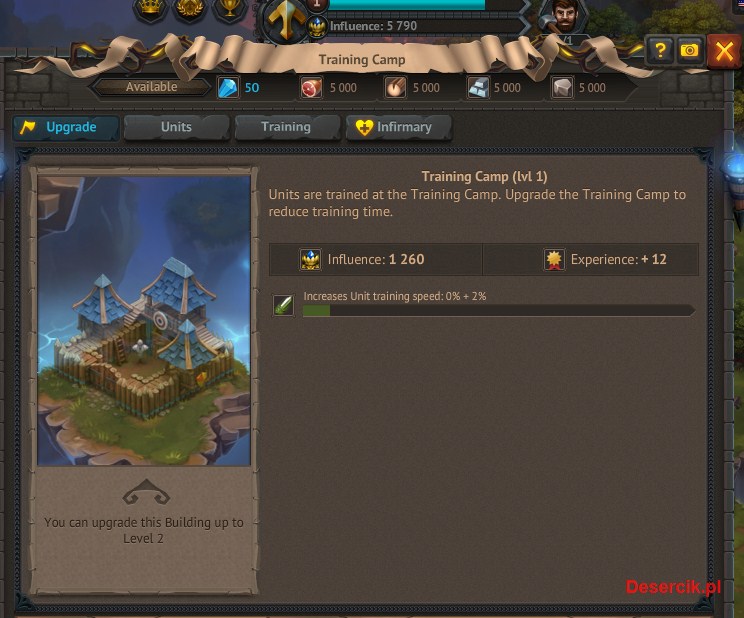
Task: Switch to the Upgrade tab
Action: pyautogui.click(x=66, y=128)
